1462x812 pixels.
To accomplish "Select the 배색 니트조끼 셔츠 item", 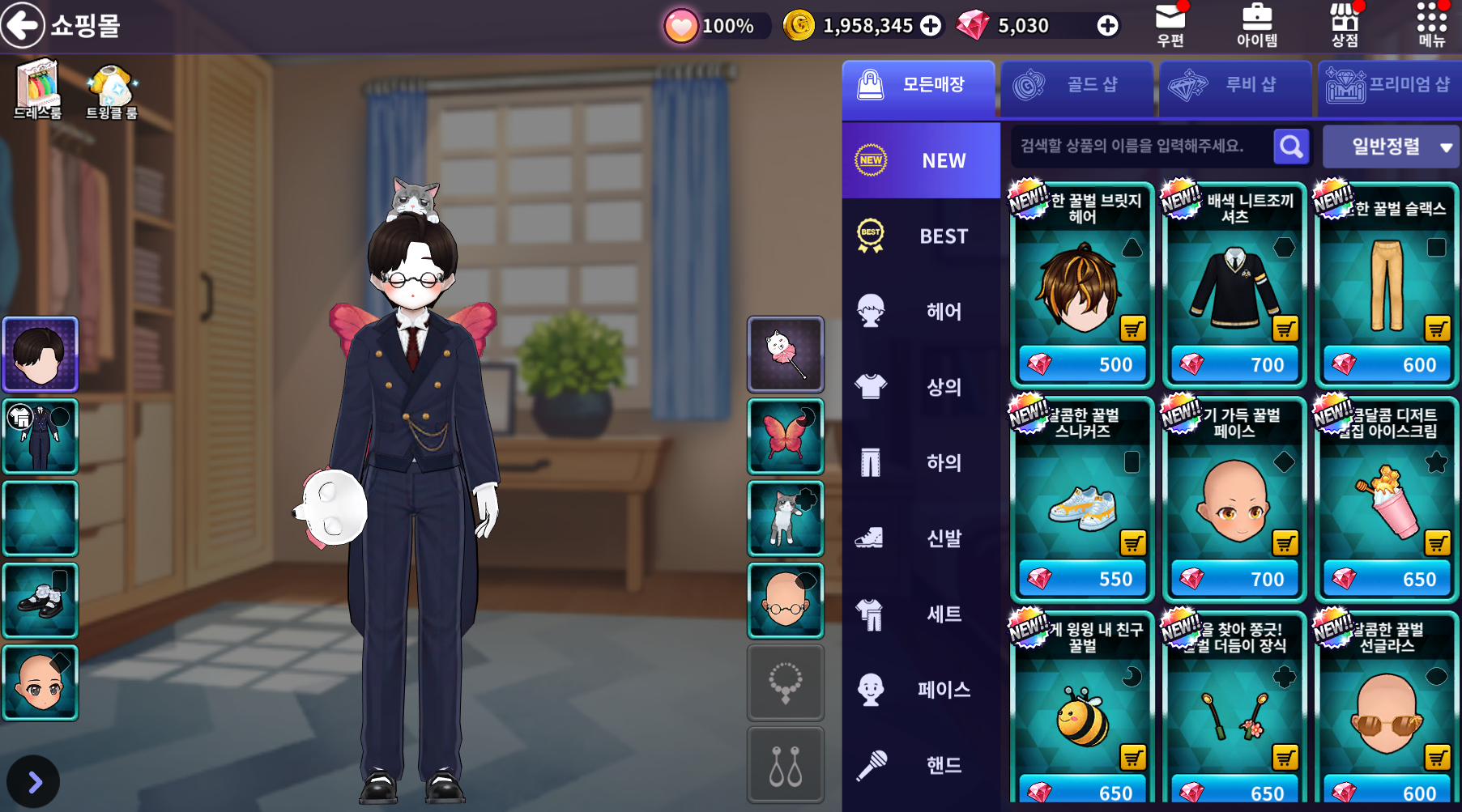I will (1234, 285).
